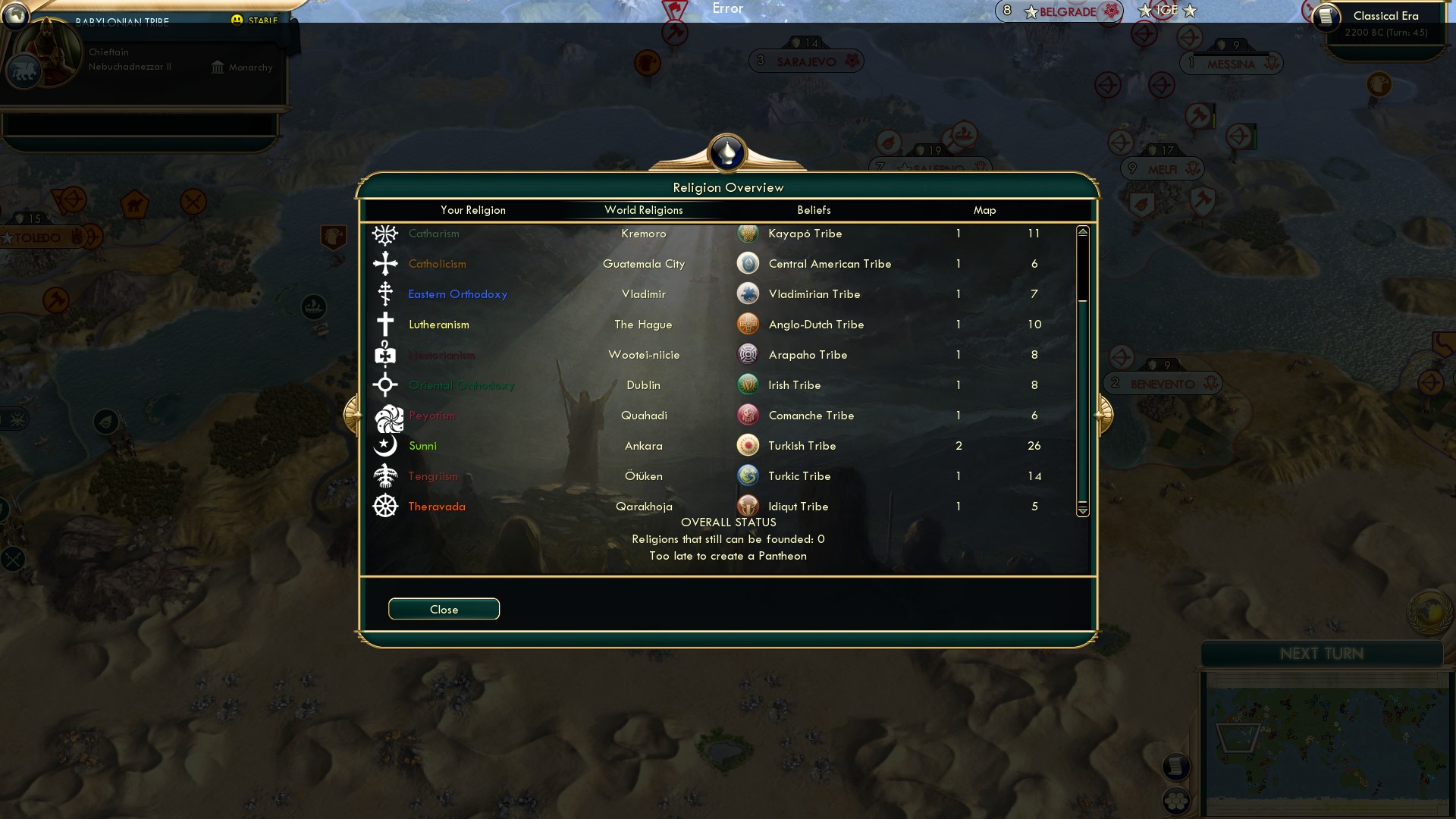Click the Sunni crescent icon
The image size is (1456, 819).
(x=385, y=445)
